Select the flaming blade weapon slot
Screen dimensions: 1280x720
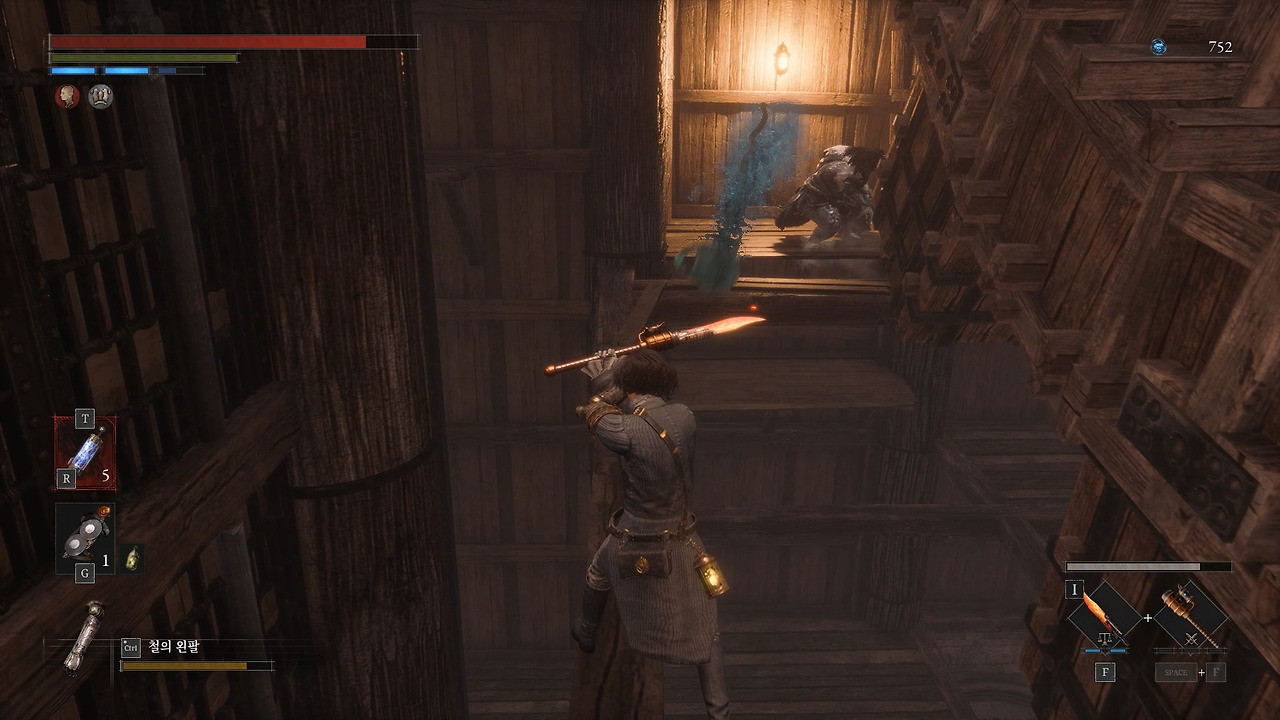tap(1105, 616)
